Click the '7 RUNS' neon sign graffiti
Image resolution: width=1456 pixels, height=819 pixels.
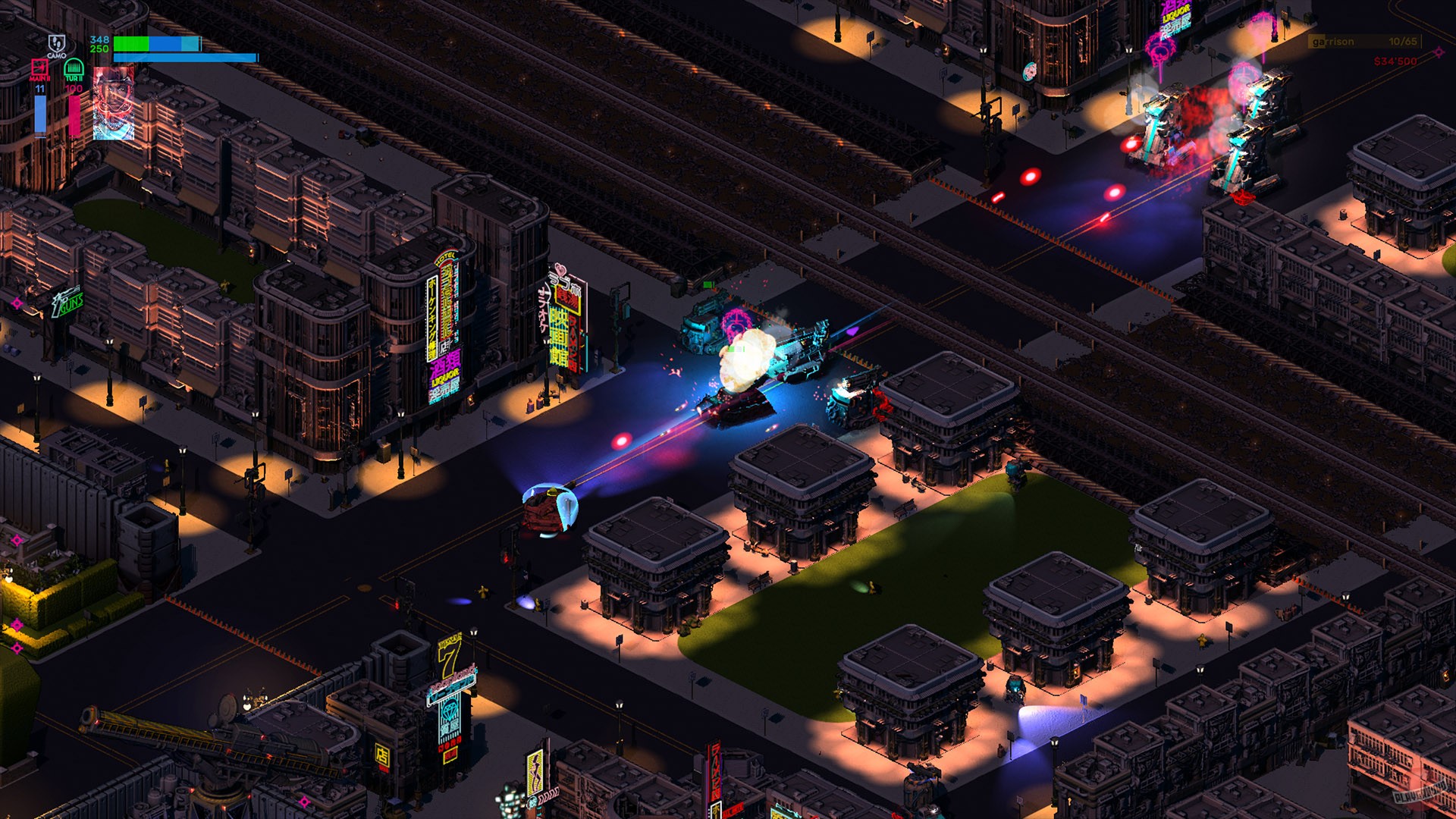pyautogui.click(x=68, y=303)
